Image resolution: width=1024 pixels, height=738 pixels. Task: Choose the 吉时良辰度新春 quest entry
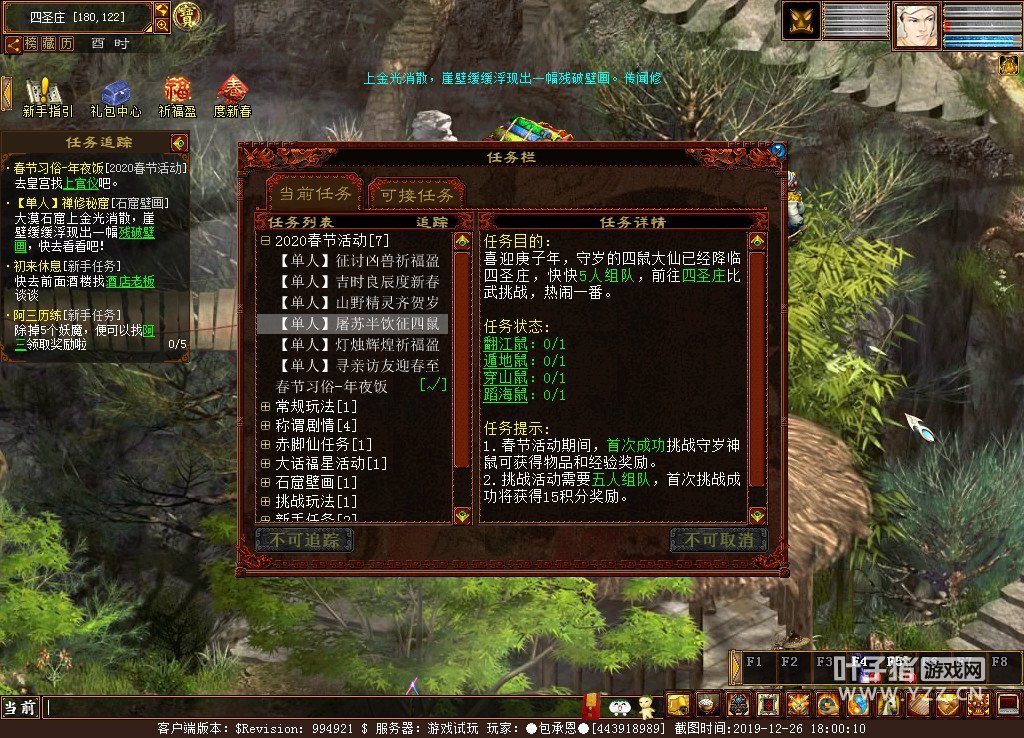click(x=358, y=282)
